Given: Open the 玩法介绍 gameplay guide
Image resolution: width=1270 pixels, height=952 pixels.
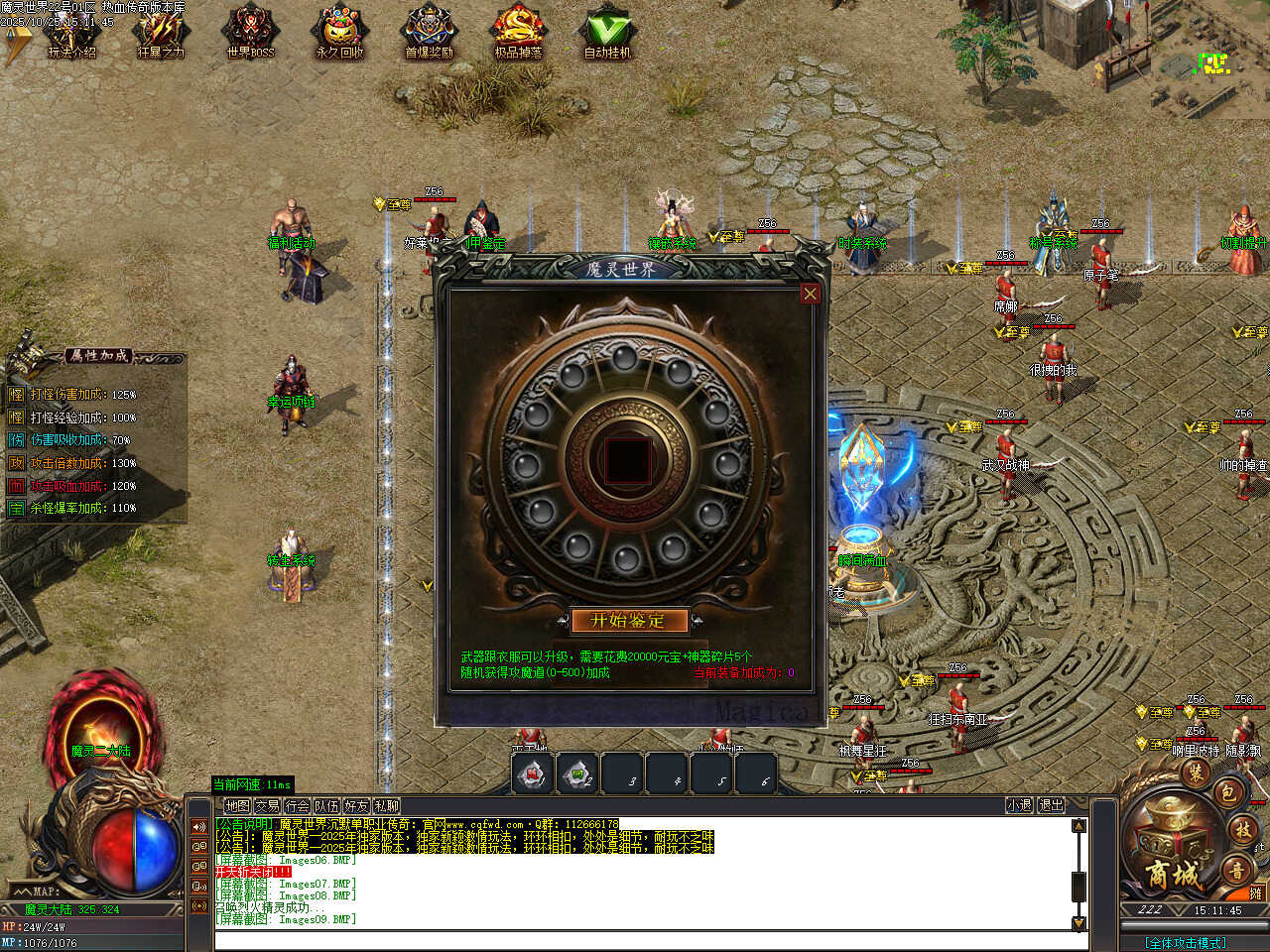Looking at the screenshot, I should pyautogui.click(x=71, y=35).
